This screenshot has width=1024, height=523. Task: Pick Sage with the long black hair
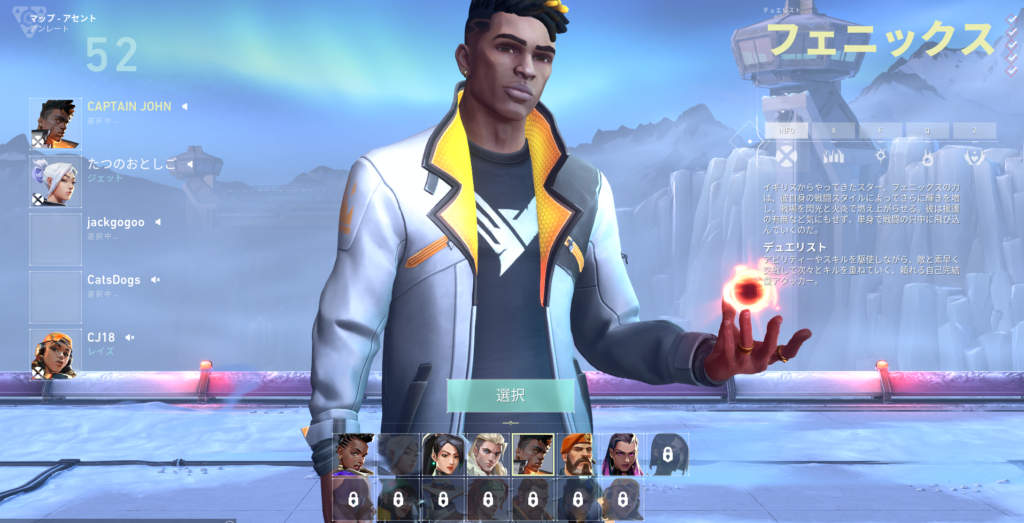click(442, 454)
